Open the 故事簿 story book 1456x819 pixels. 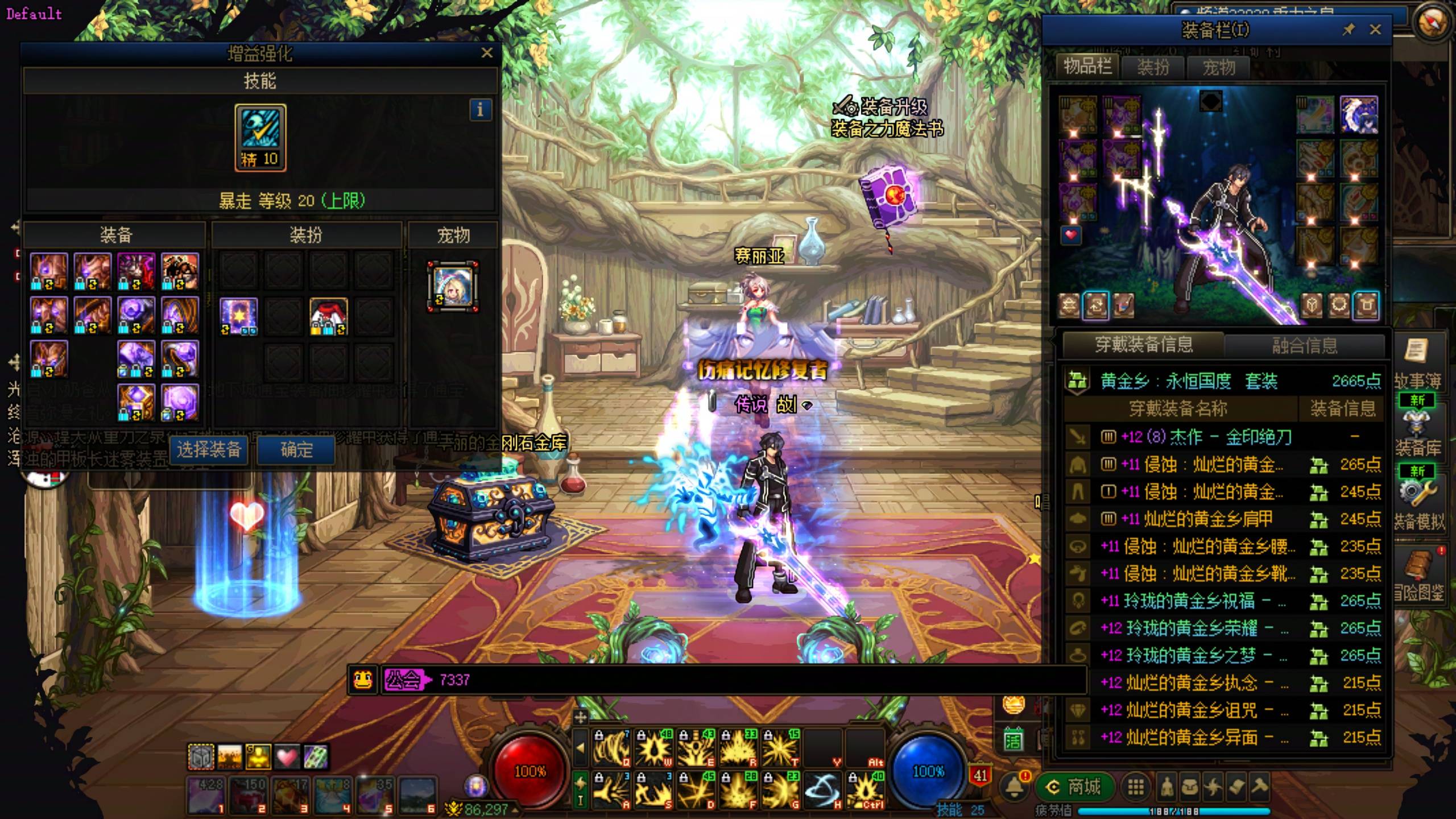pos(1417,364)
